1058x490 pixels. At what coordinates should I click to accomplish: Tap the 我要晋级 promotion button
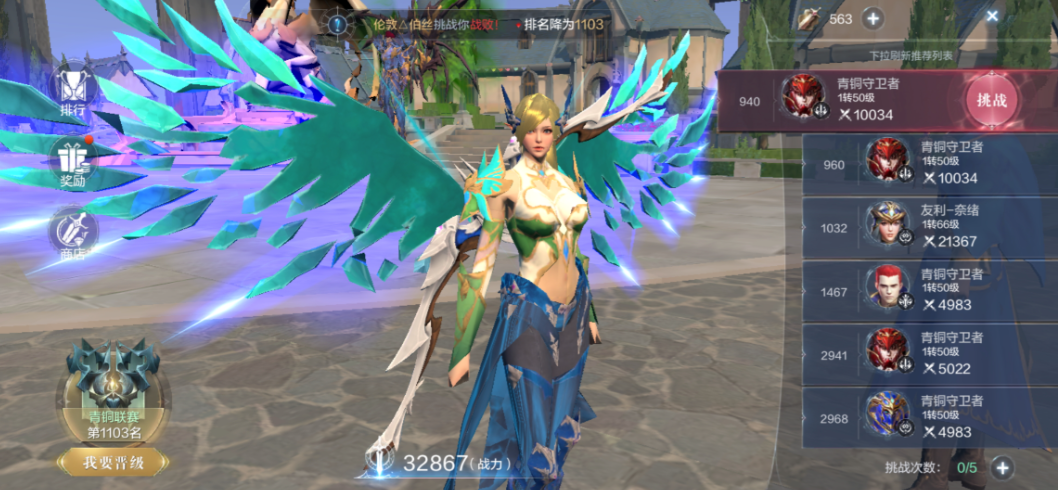point(111,462)
